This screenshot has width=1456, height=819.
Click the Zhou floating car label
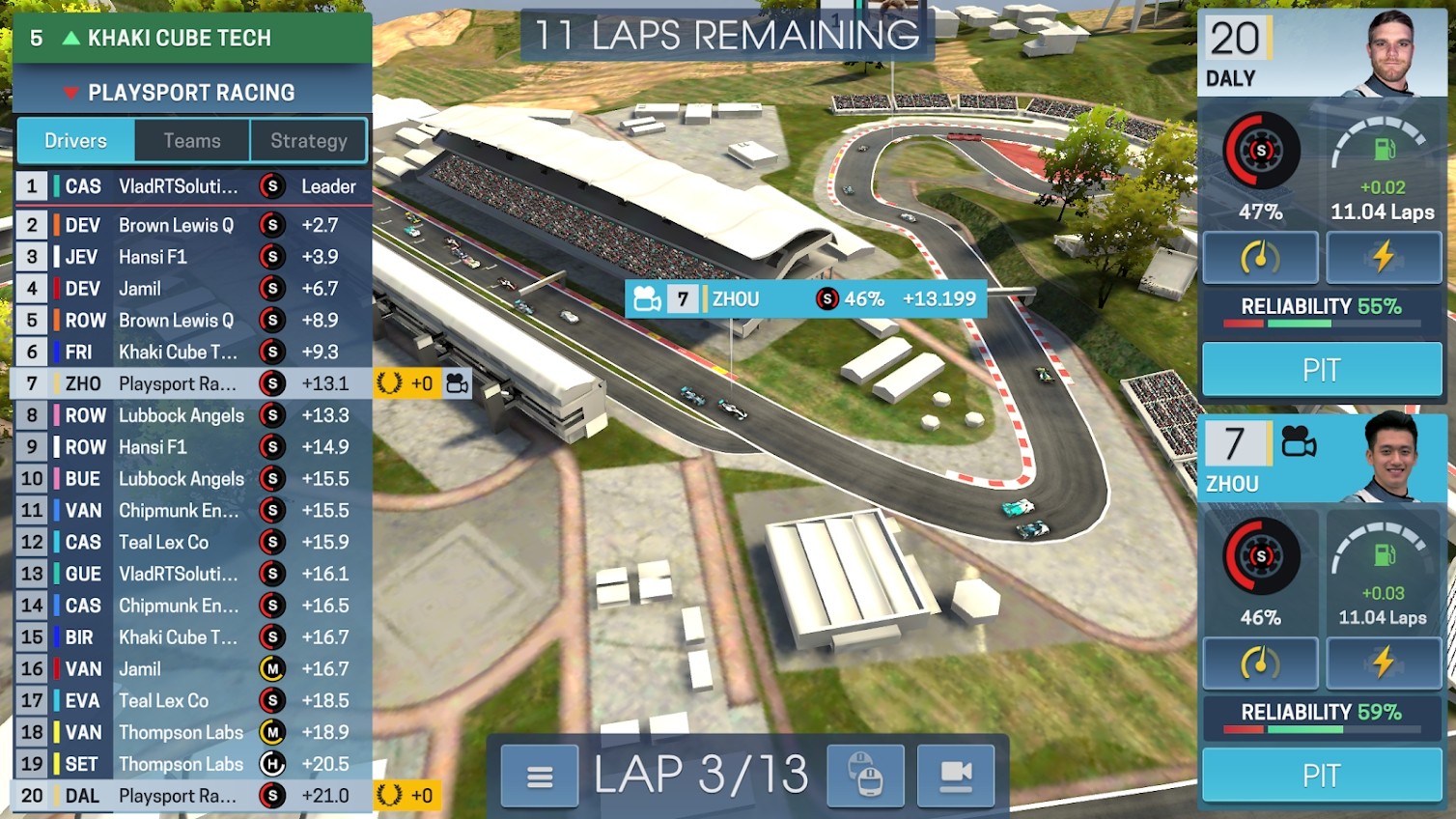pos(805,299)
